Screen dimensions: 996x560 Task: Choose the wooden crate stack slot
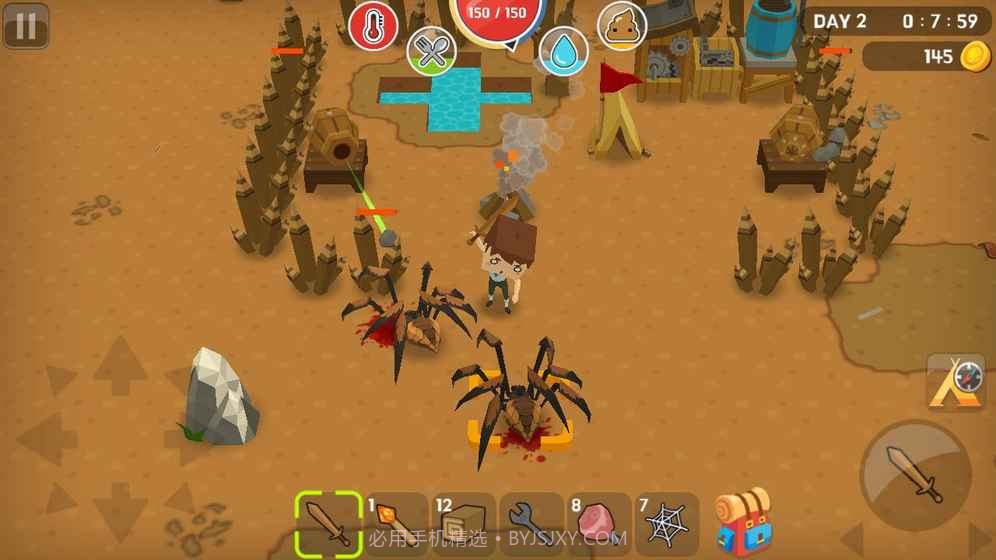[464, 523]
